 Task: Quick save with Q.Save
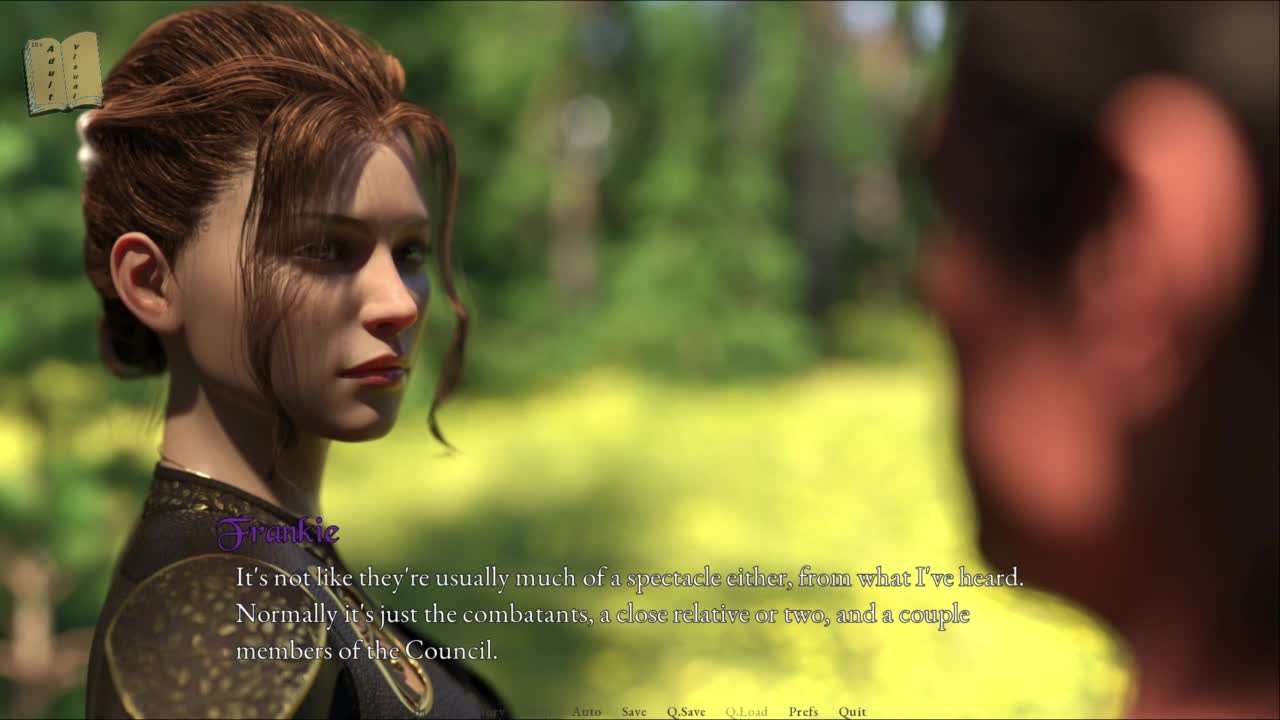[x=686, y=712]
